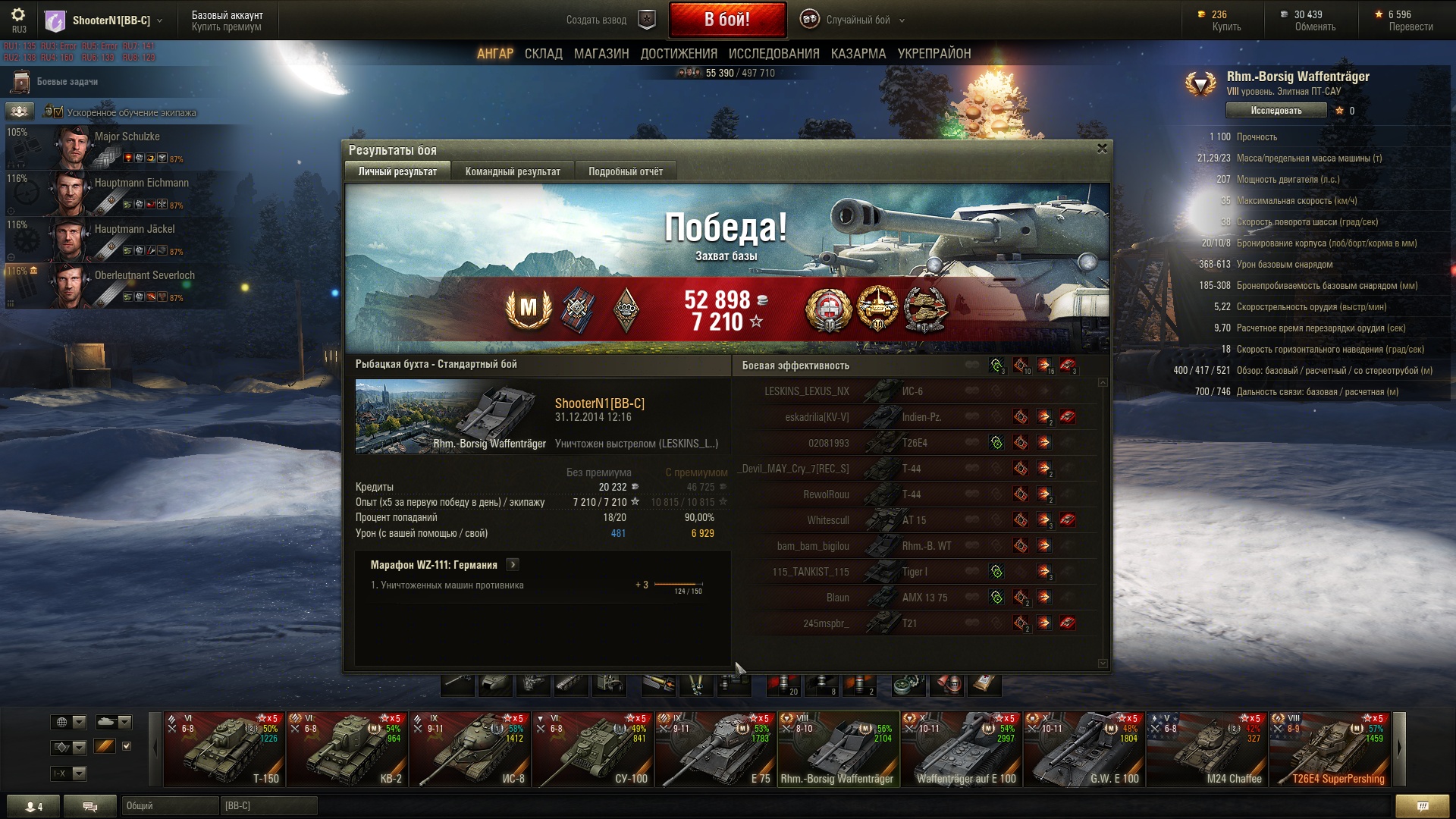This screenshot has width=1456, height=819.
Task: Open the УКРЕПРАЙОН section
Action: tap(934, 54)
